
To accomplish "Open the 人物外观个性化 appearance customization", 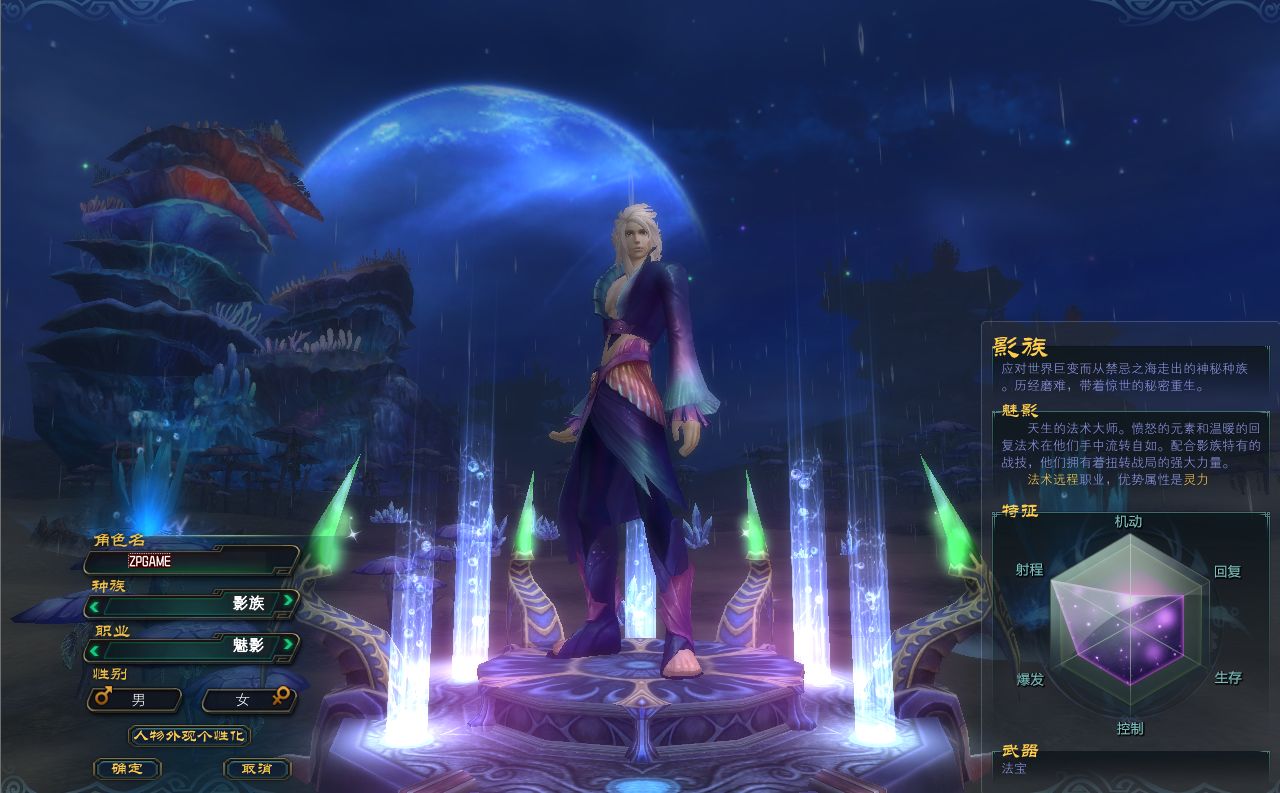I will click(189, 736).
